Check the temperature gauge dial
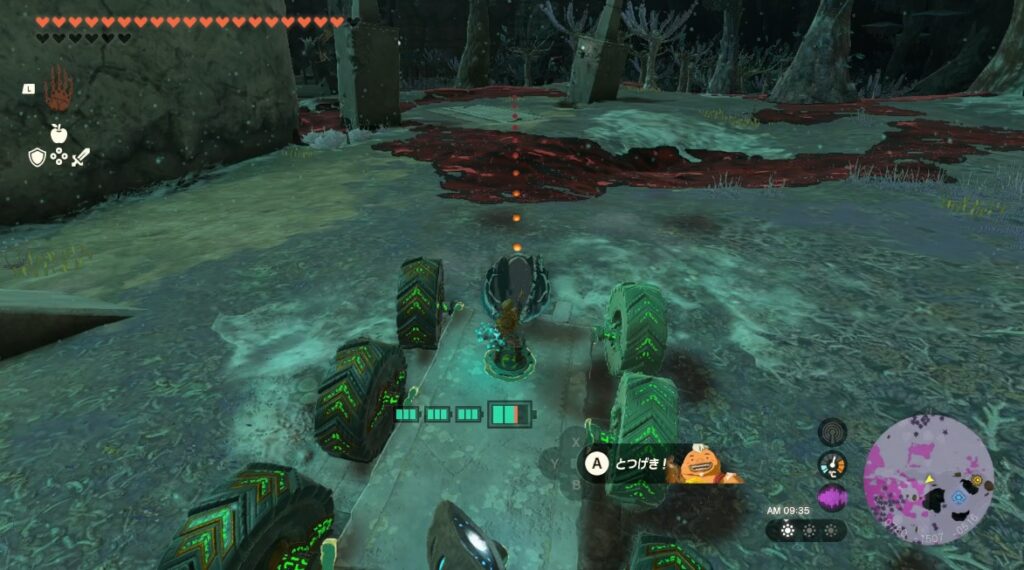1024x570 pixels. [x=832, y=464]
